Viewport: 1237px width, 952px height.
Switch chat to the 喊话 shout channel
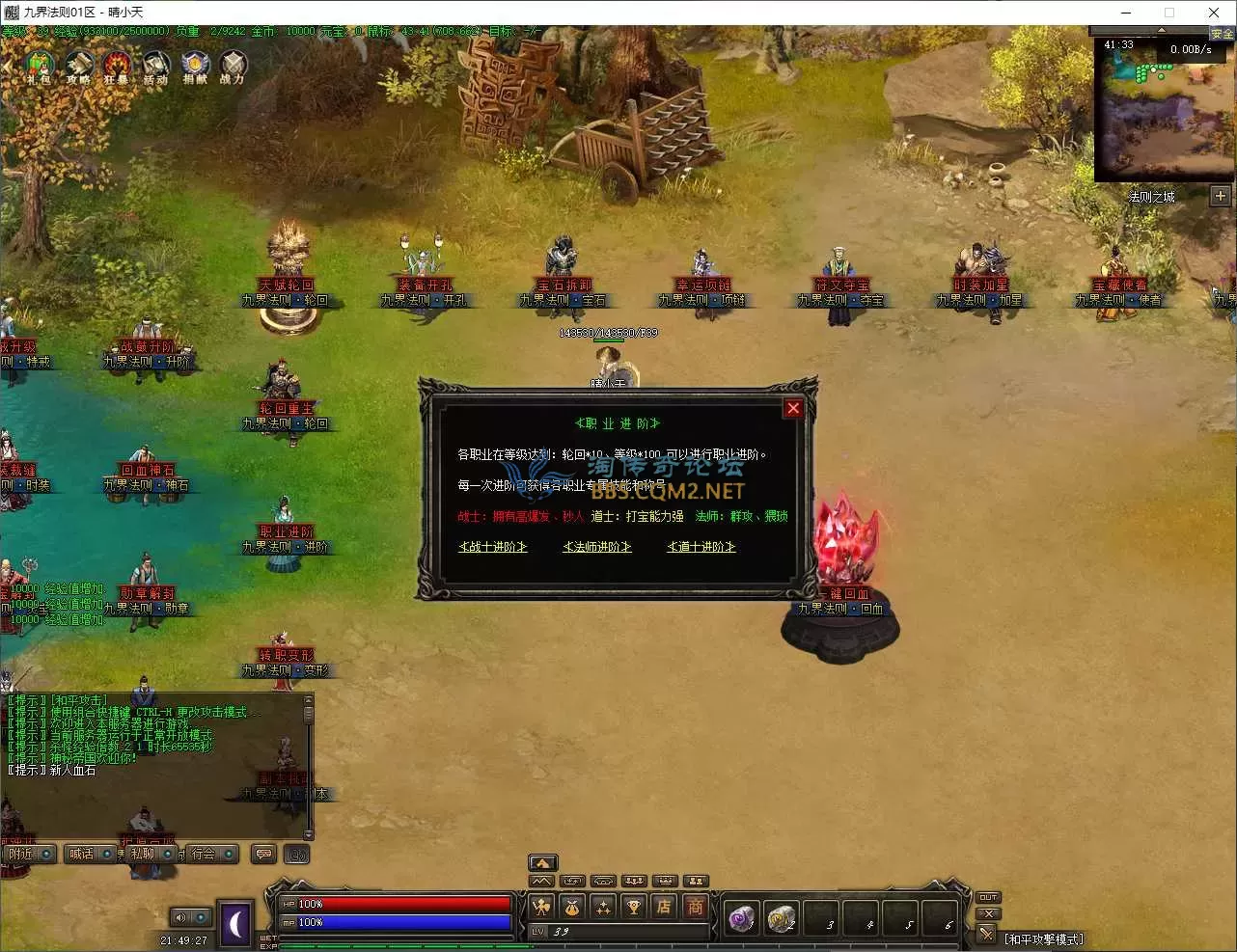[82, 854]
